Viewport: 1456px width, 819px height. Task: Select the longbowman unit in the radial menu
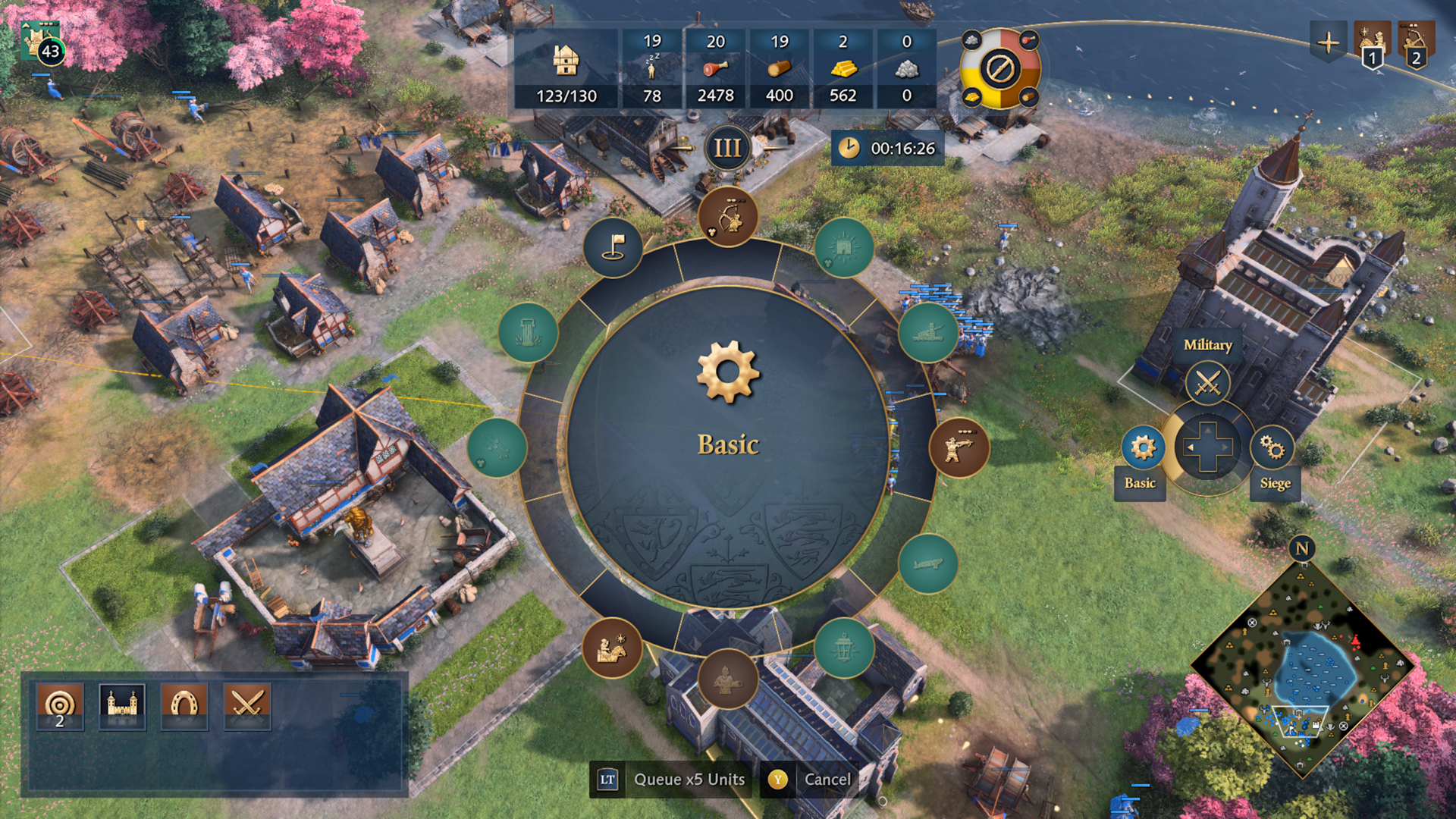(727, 217)
